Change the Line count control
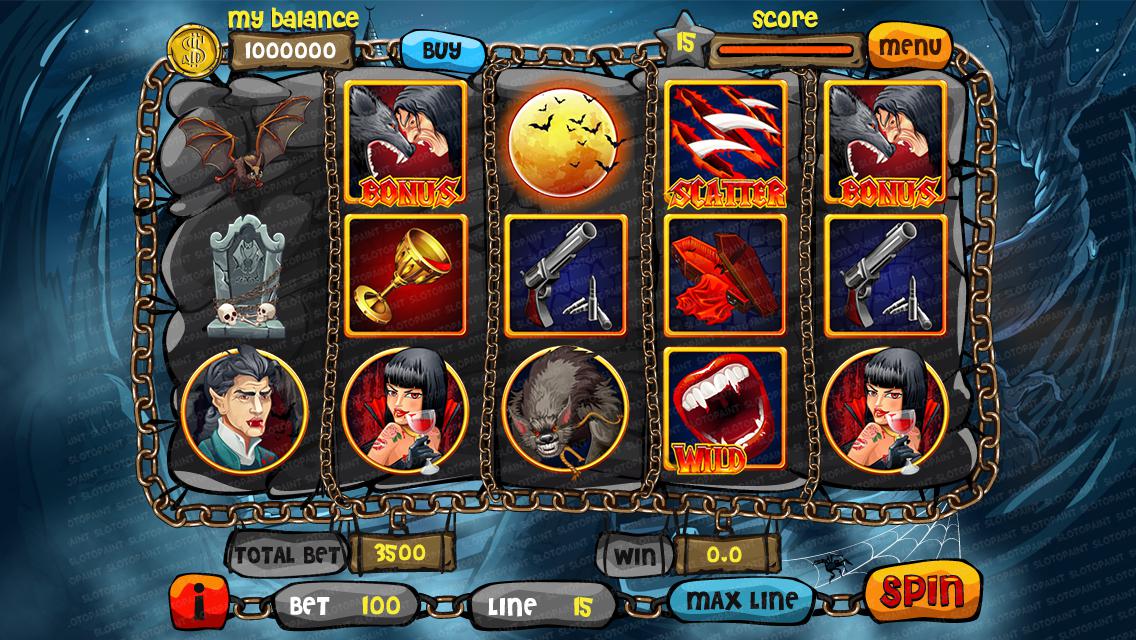 click(x=542, y=605)
